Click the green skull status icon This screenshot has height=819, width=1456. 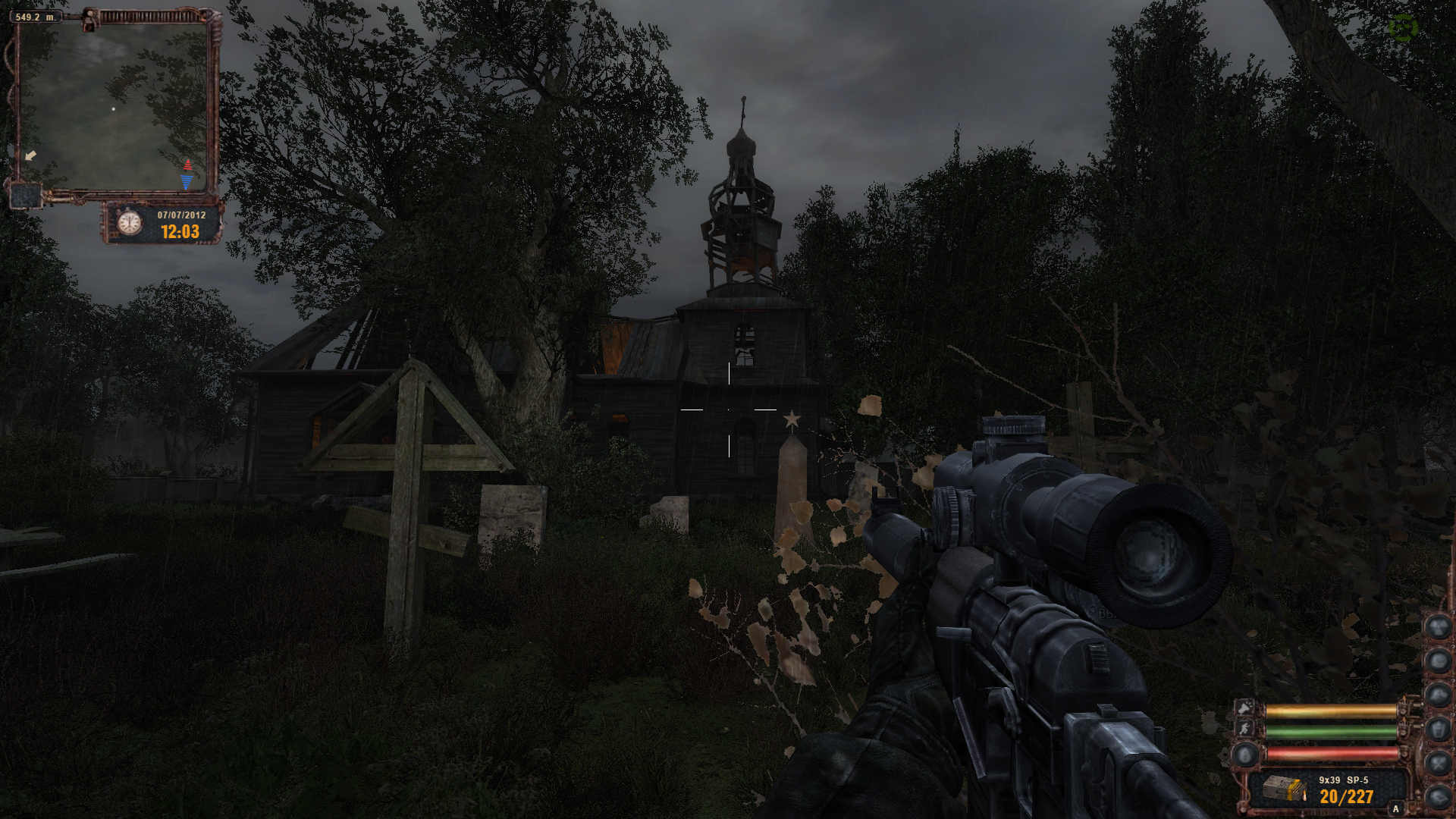(1403, 28)
